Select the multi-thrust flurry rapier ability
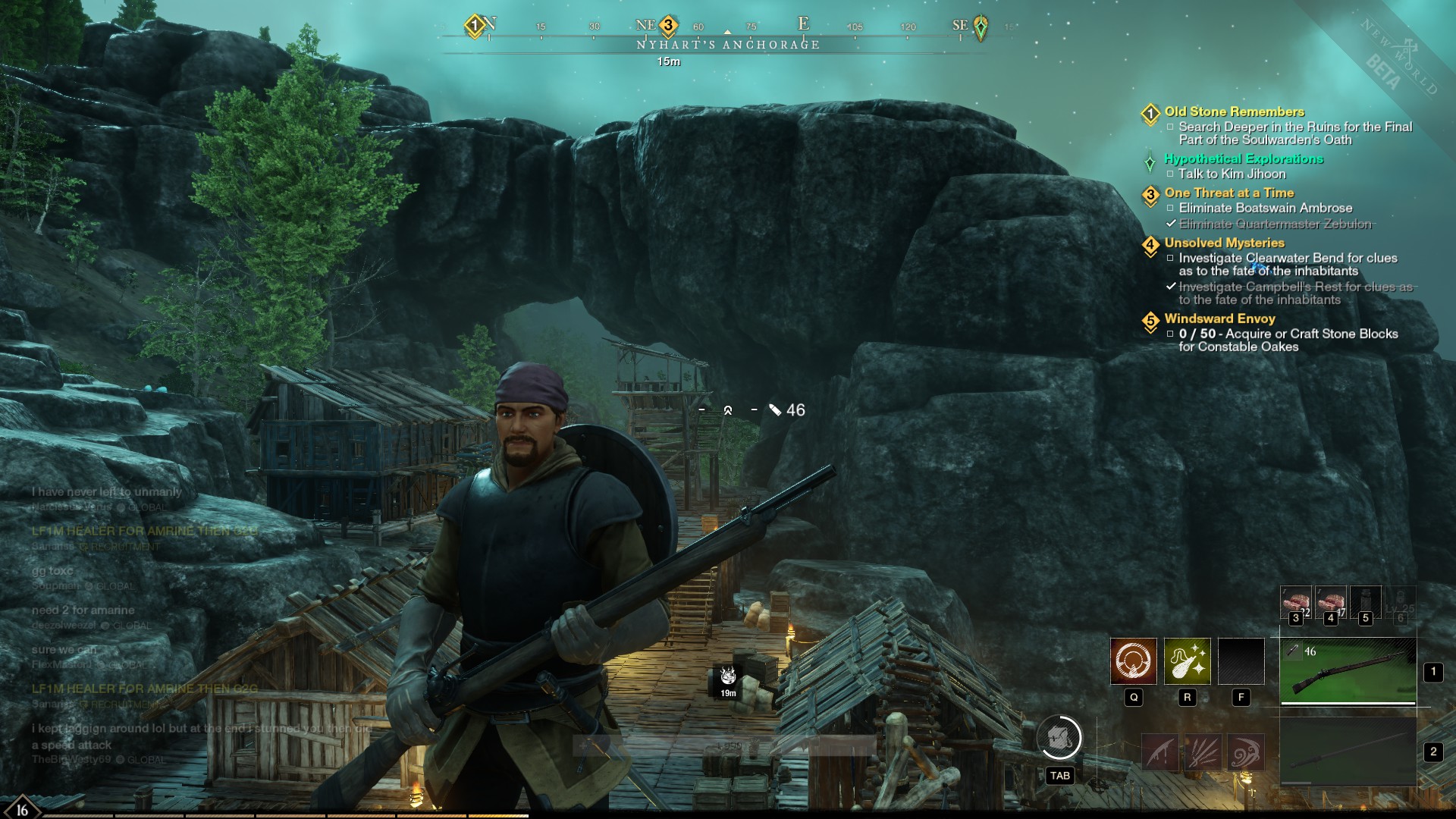Screen dimensions: 1456x819 (x=1203, y=752)
